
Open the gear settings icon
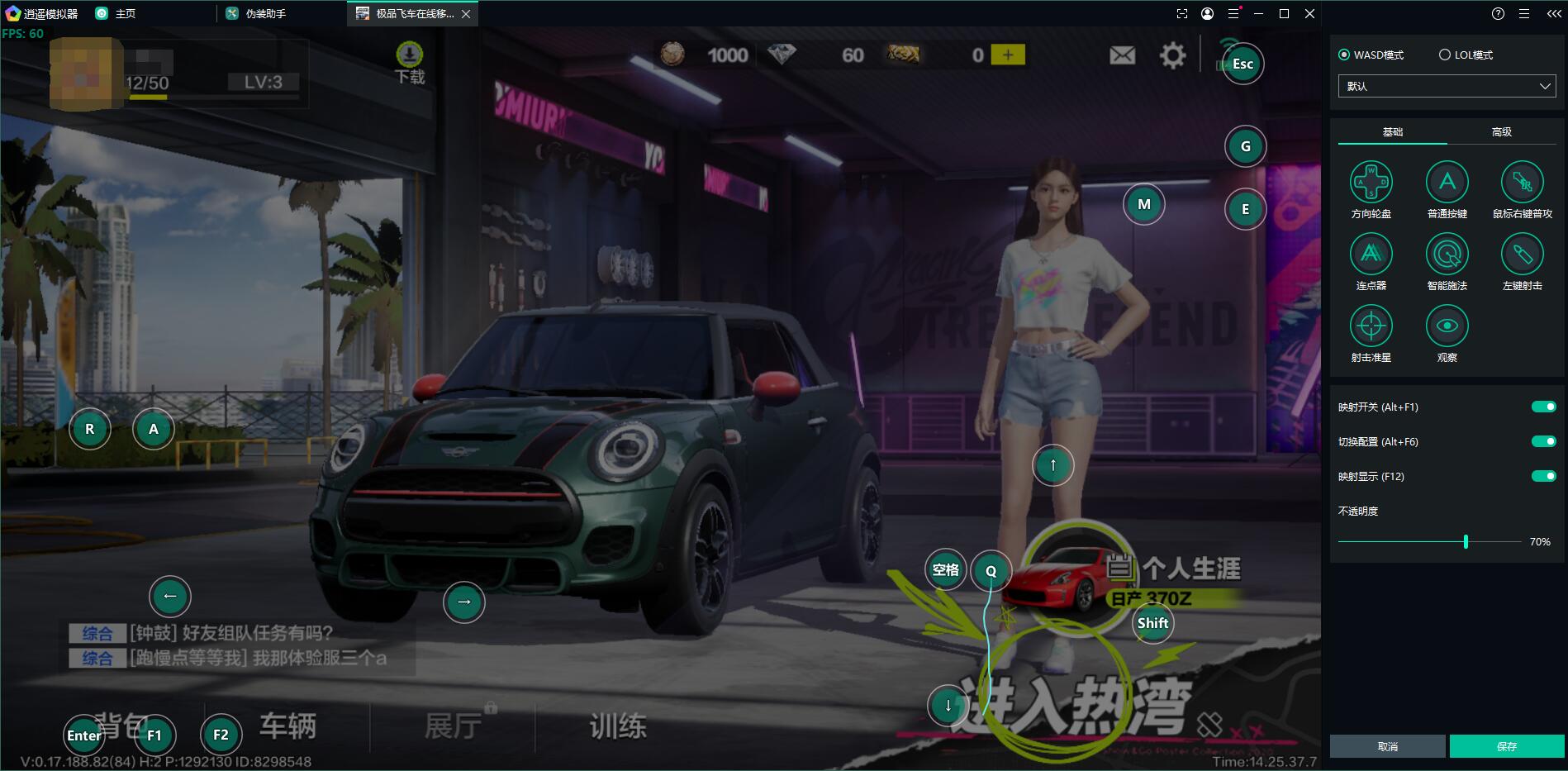[x=1172, y=55]
